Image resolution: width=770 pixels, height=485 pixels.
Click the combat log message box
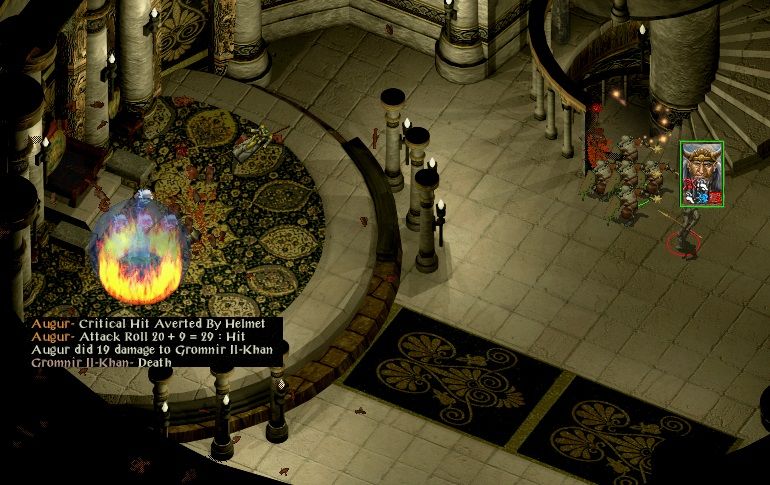pyautogui.click(x=155, y=343)
